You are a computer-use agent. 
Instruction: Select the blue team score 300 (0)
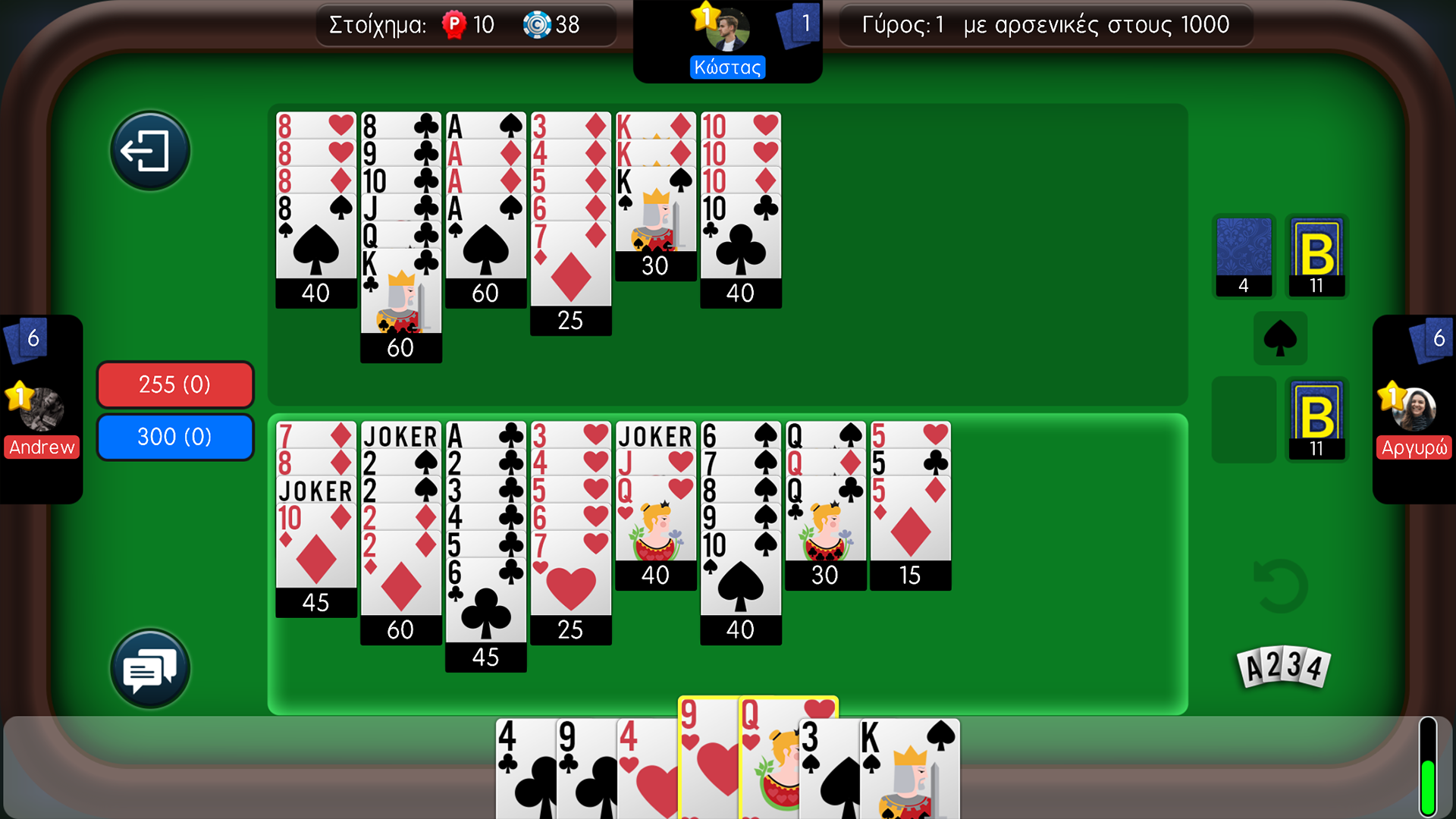pos(174,437)
